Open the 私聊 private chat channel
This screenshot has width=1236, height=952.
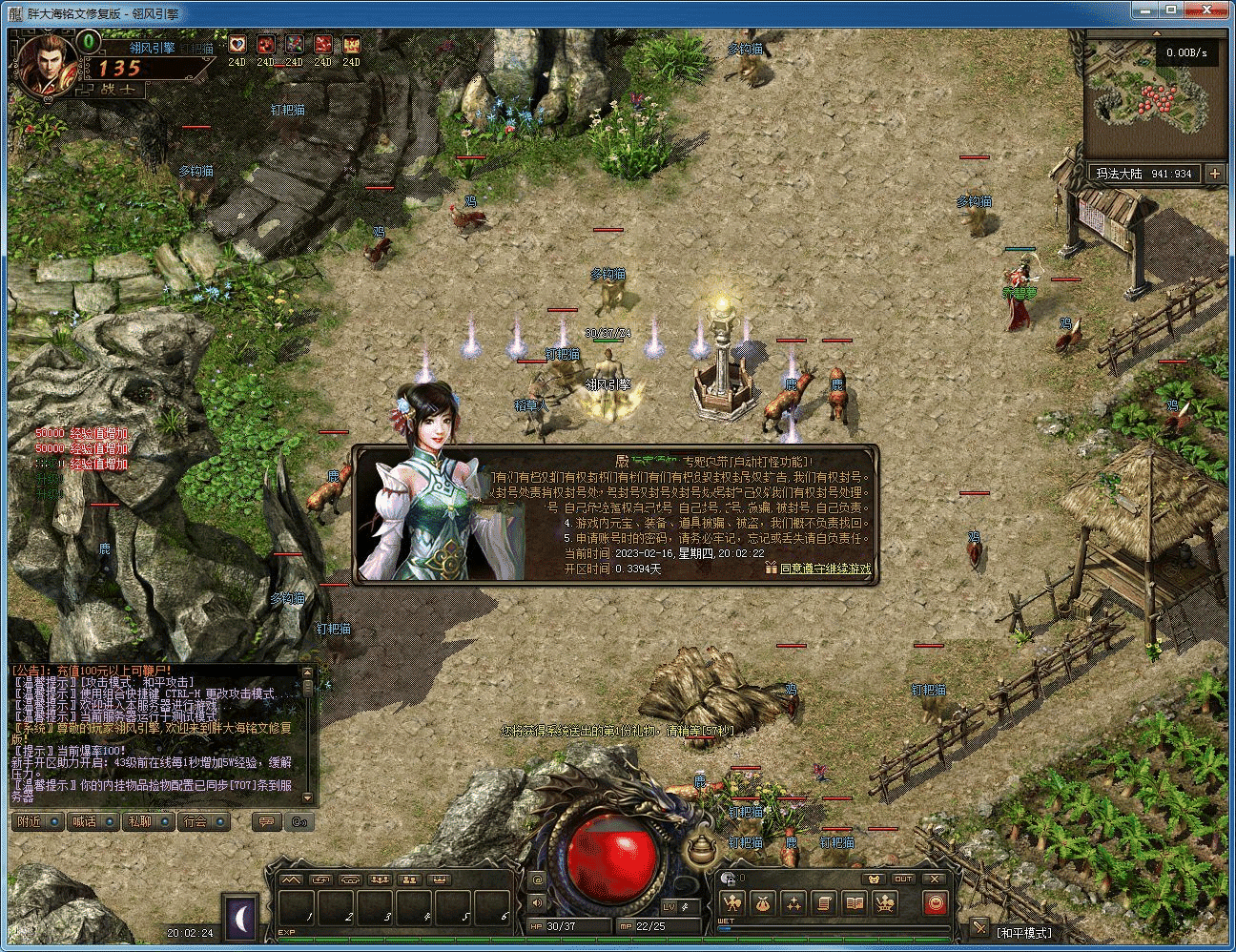click(148, 821)
